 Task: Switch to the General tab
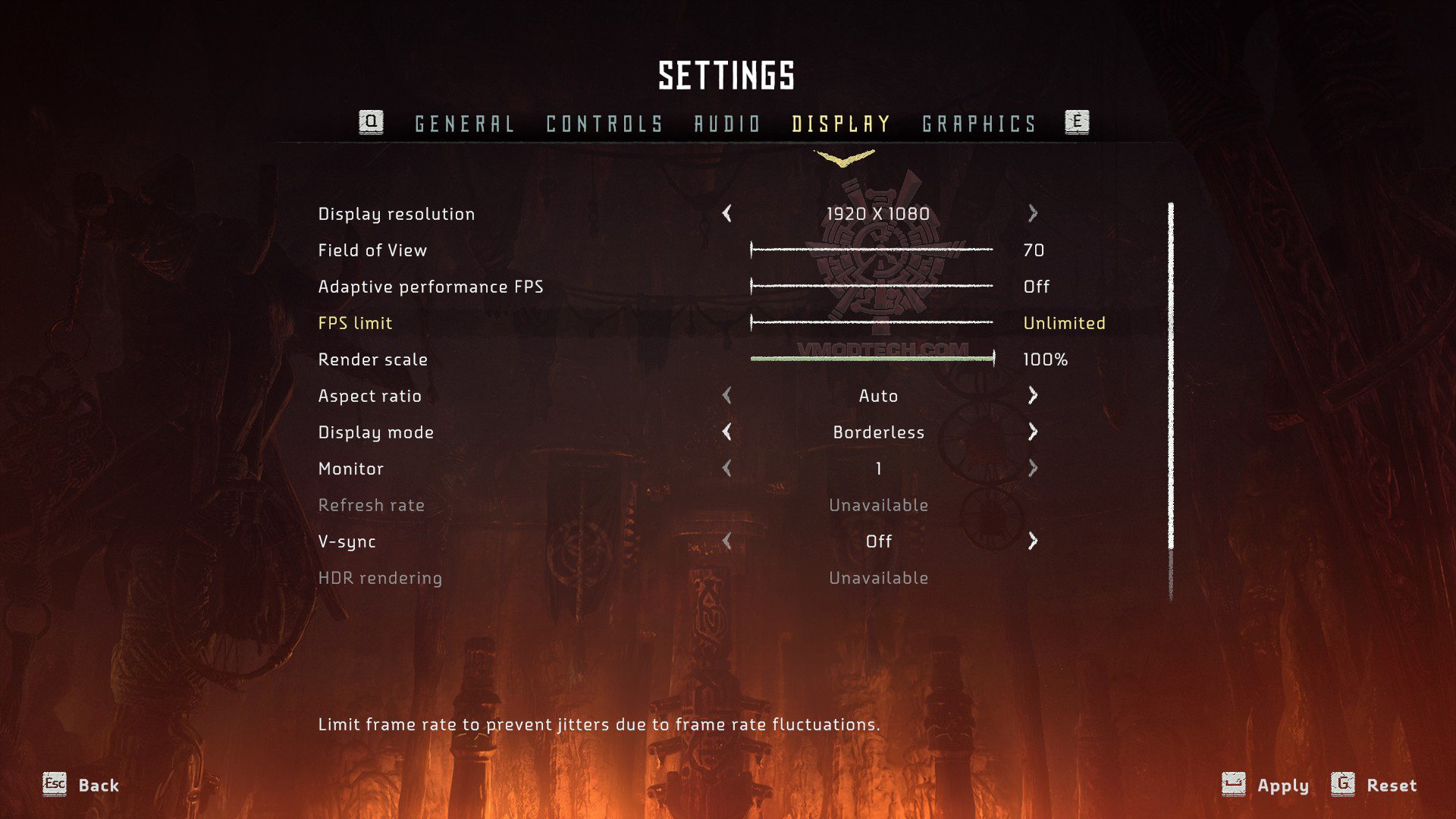coord(464,124)
